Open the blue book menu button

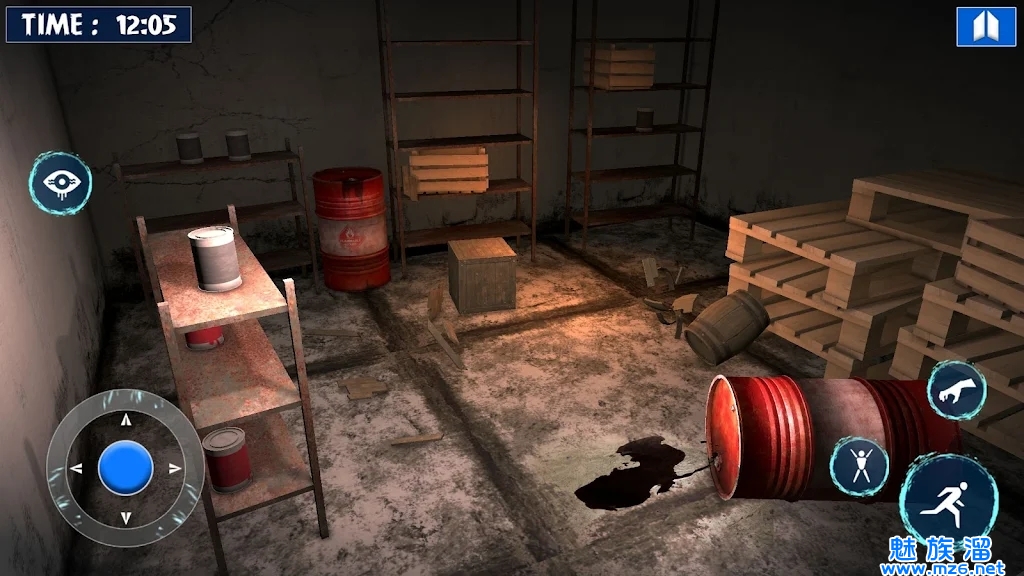(x=986, y=27)
